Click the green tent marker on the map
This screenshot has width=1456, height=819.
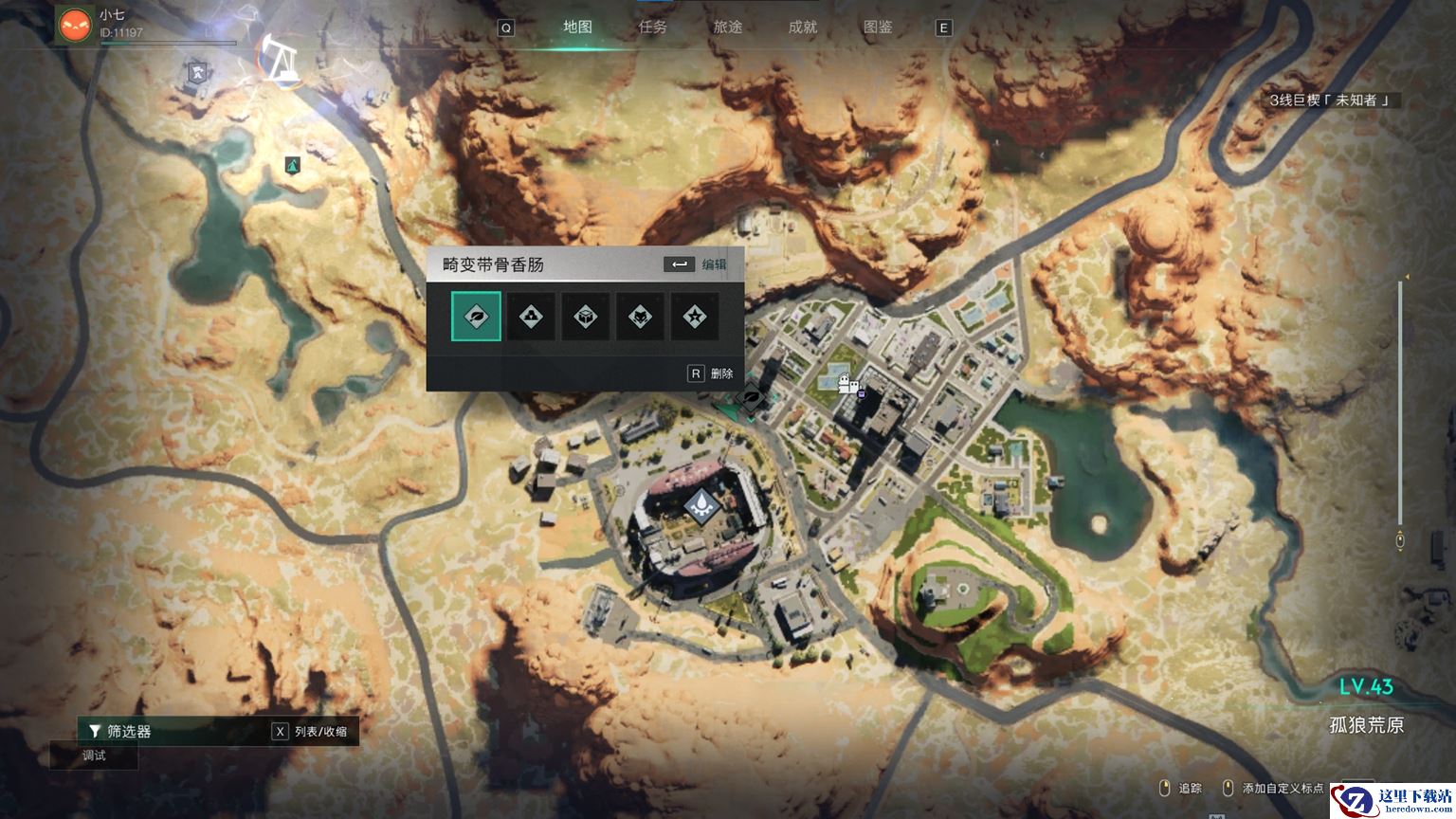[x=293, y=165]
